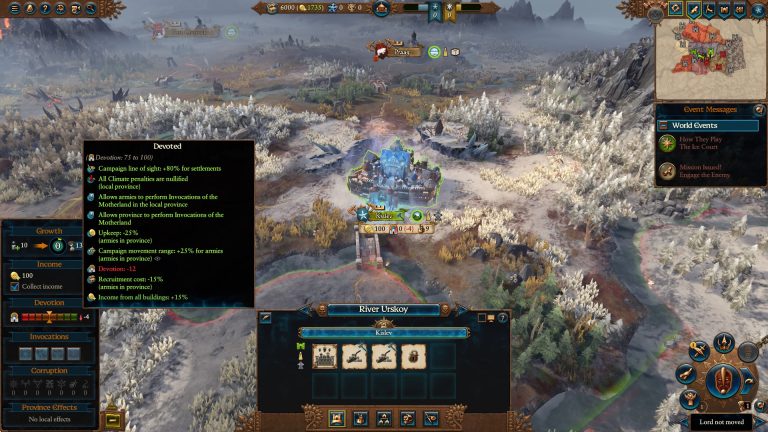Select the Kislev settlement main building slot
Image resolution: width=768 pixels, height=432 pixels.
[325, 356]
